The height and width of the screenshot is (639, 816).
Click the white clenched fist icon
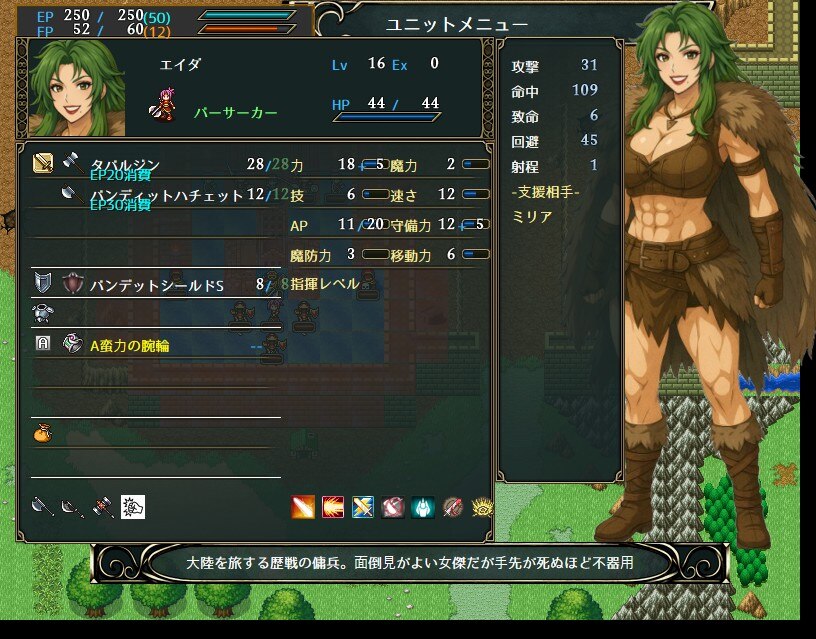coord(133,507)
